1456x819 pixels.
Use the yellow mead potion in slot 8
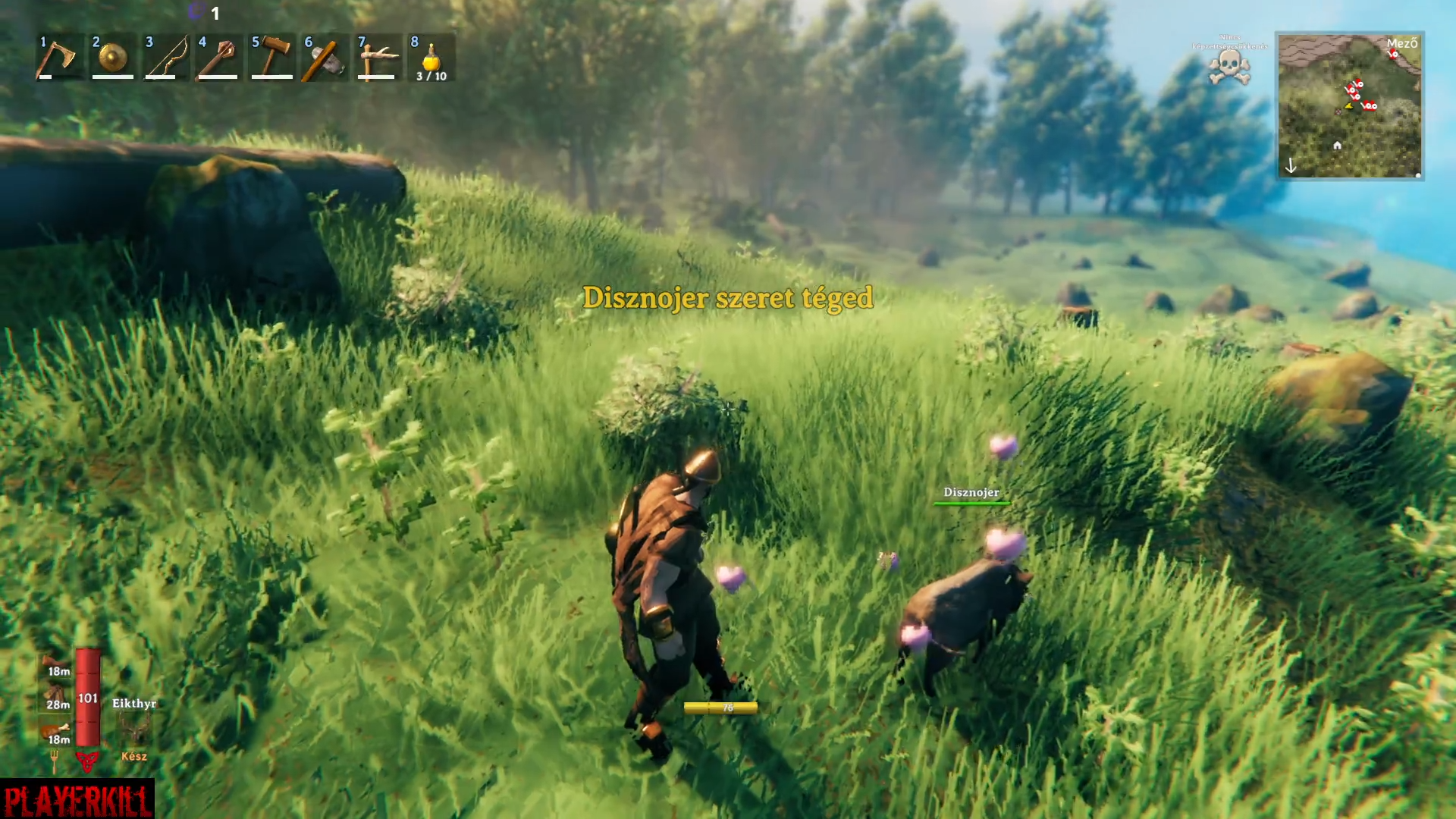[x=431, y=58]
